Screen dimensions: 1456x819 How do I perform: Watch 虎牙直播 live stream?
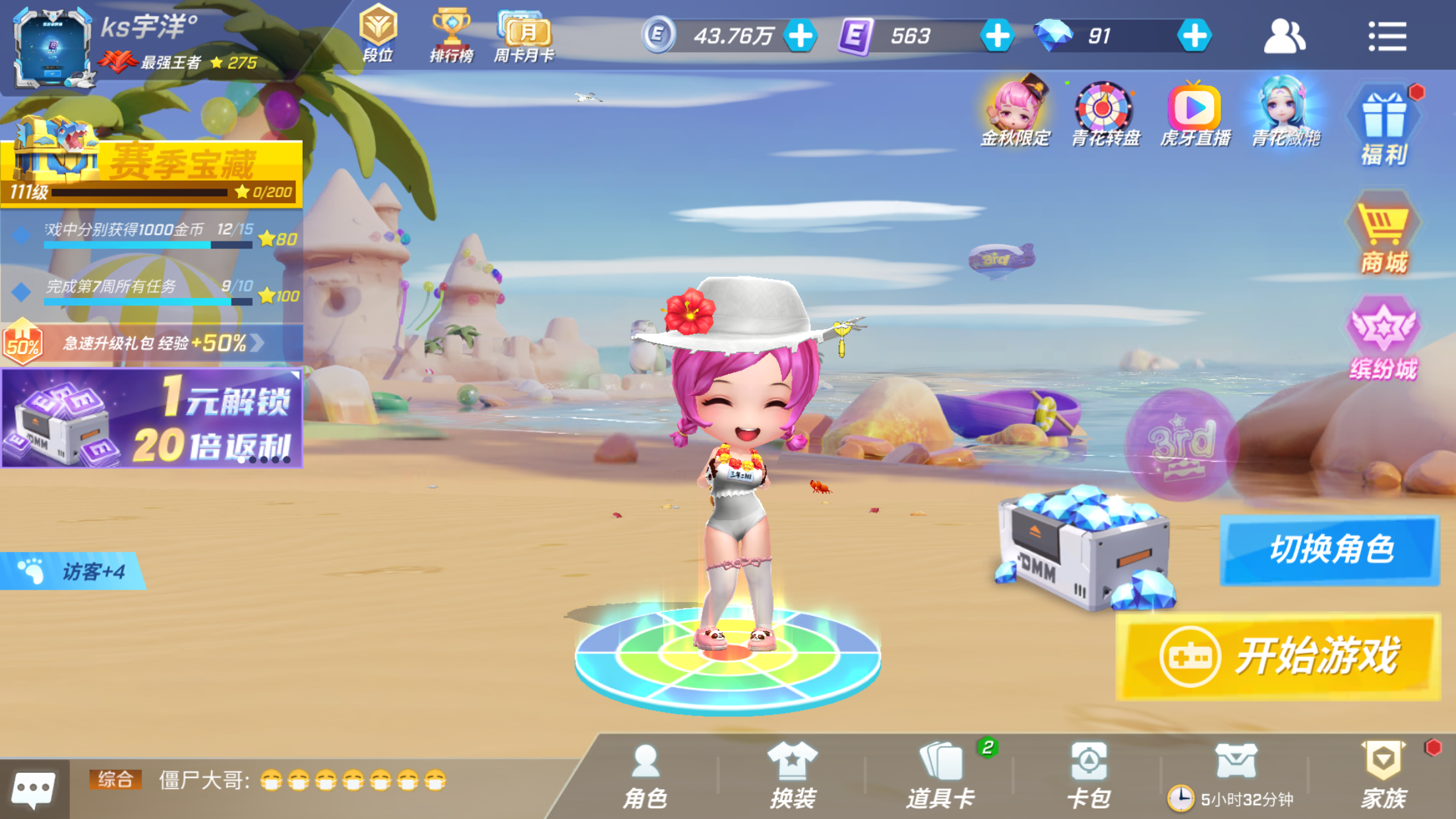tap(1194, 113)
